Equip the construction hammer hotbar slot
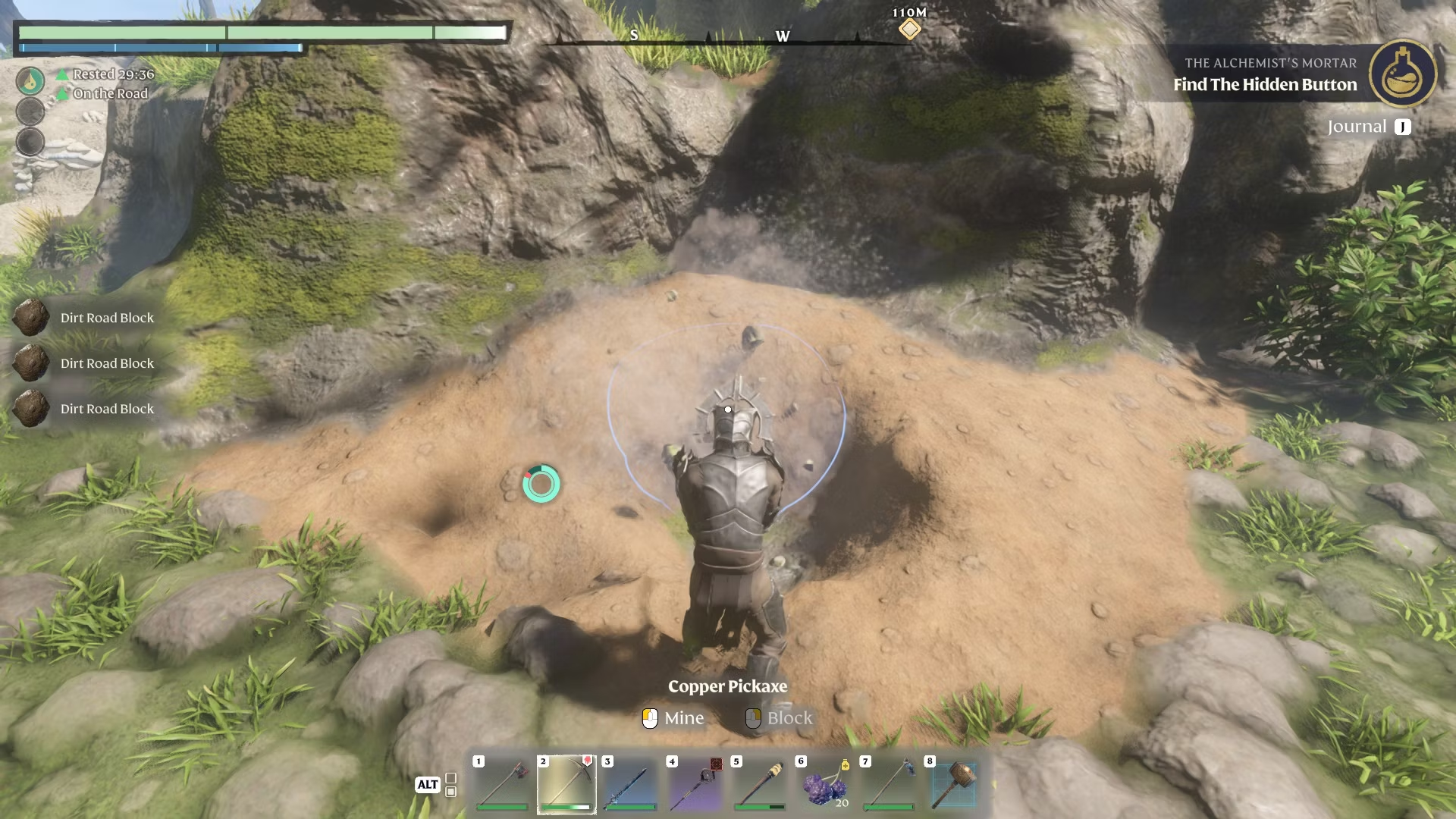1456x819 pixels. tap(953, 783)
